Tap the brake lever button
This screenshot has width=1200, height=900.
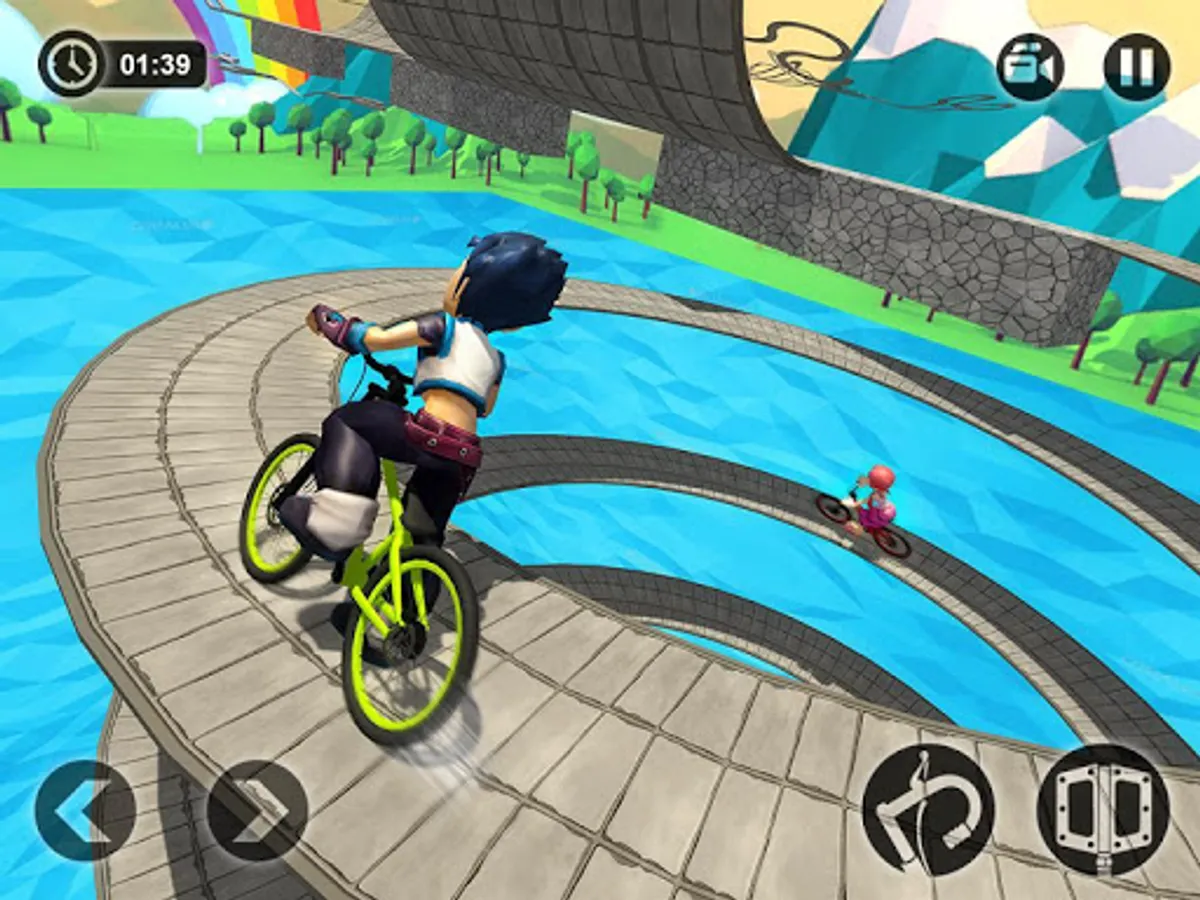click(928, 810)
